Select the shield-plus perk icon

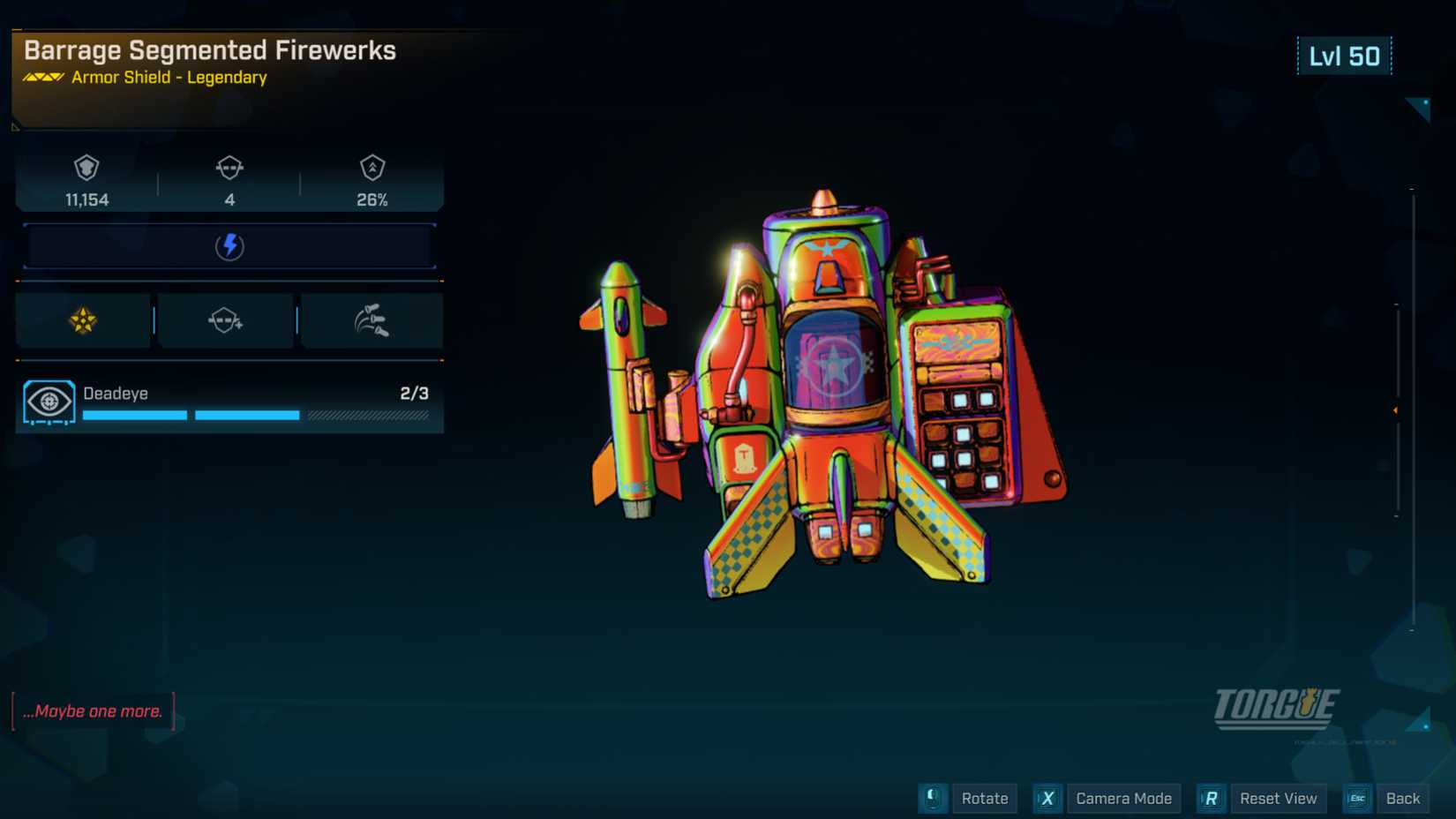[226, 320]
